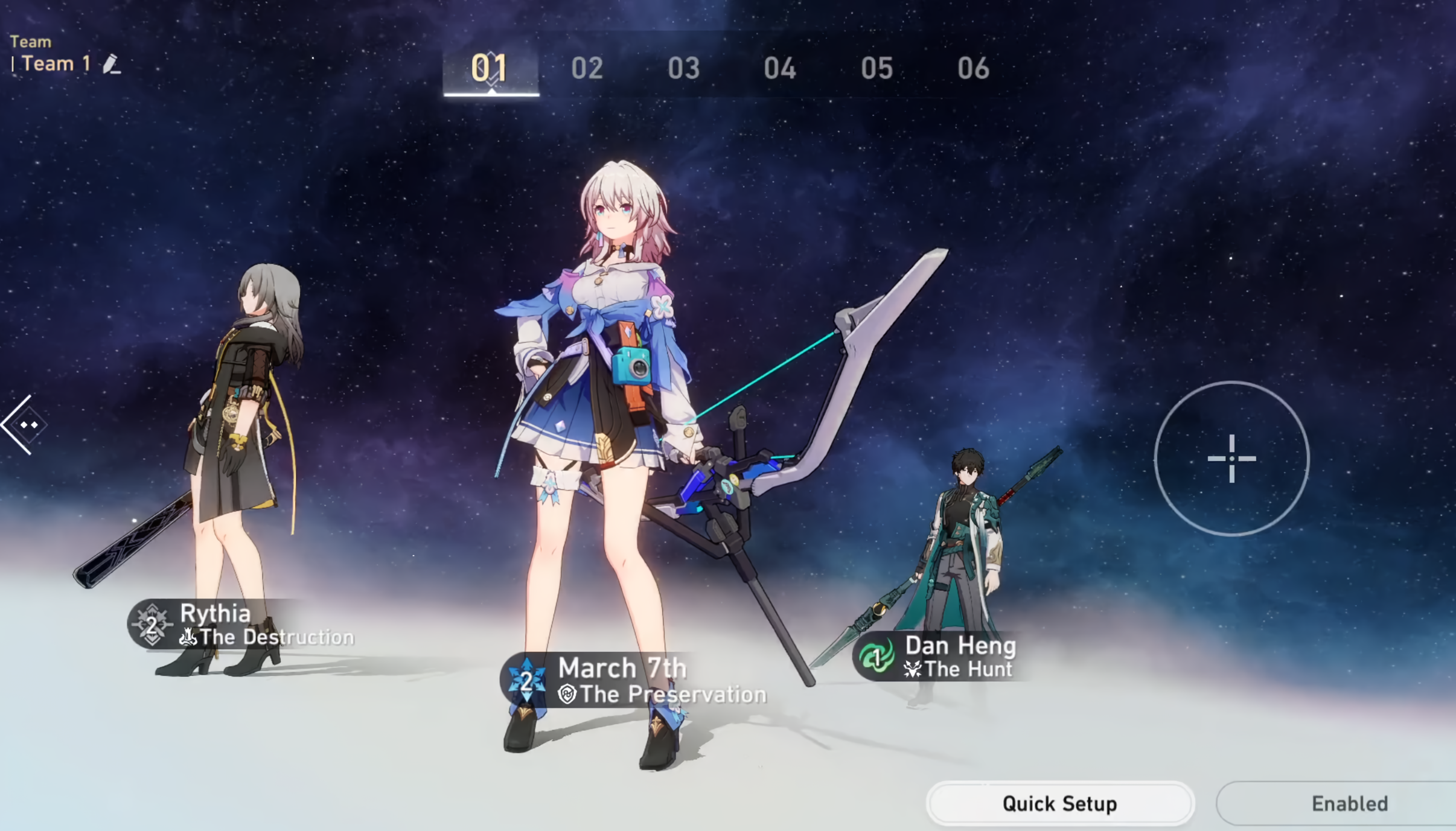This screenshot has width=1456, height=831.
Task: Select March 7th's team slot label
Action: [x=634, y=681]
